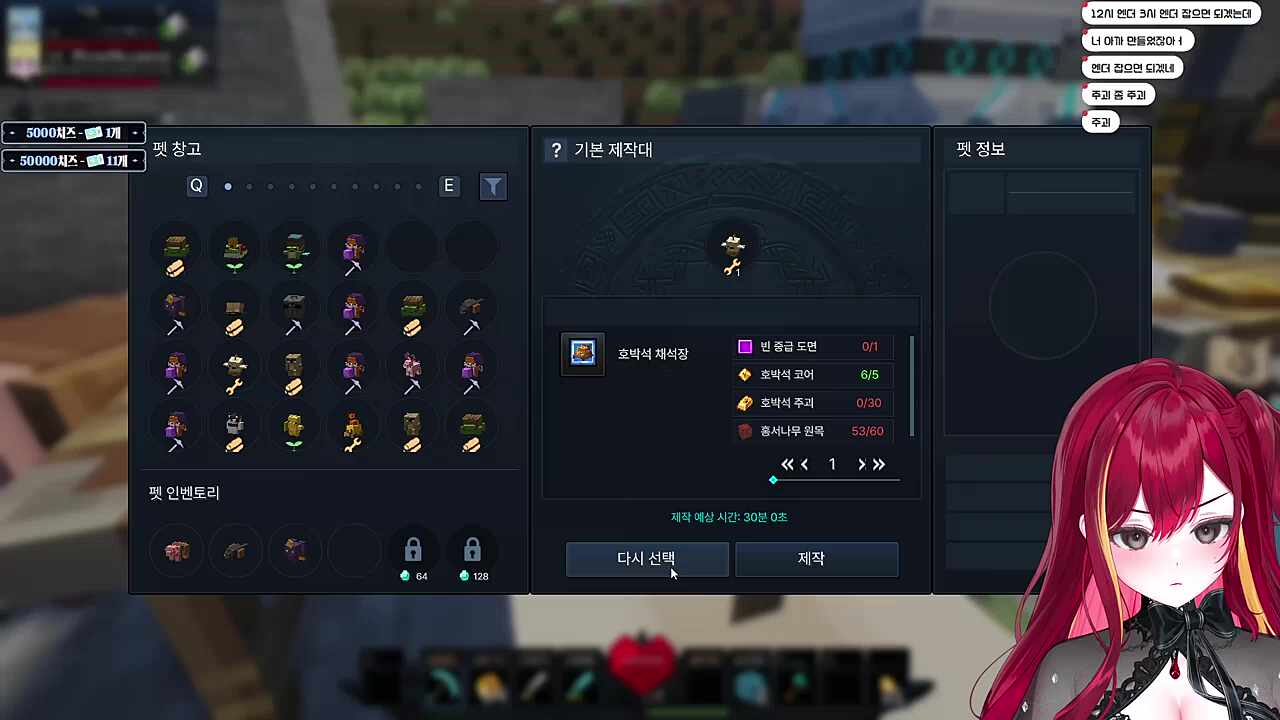Screen dimensions: 1280x720
Task: Click the locked 64-slot in pet inventory
Action: [x=413, y=549]
